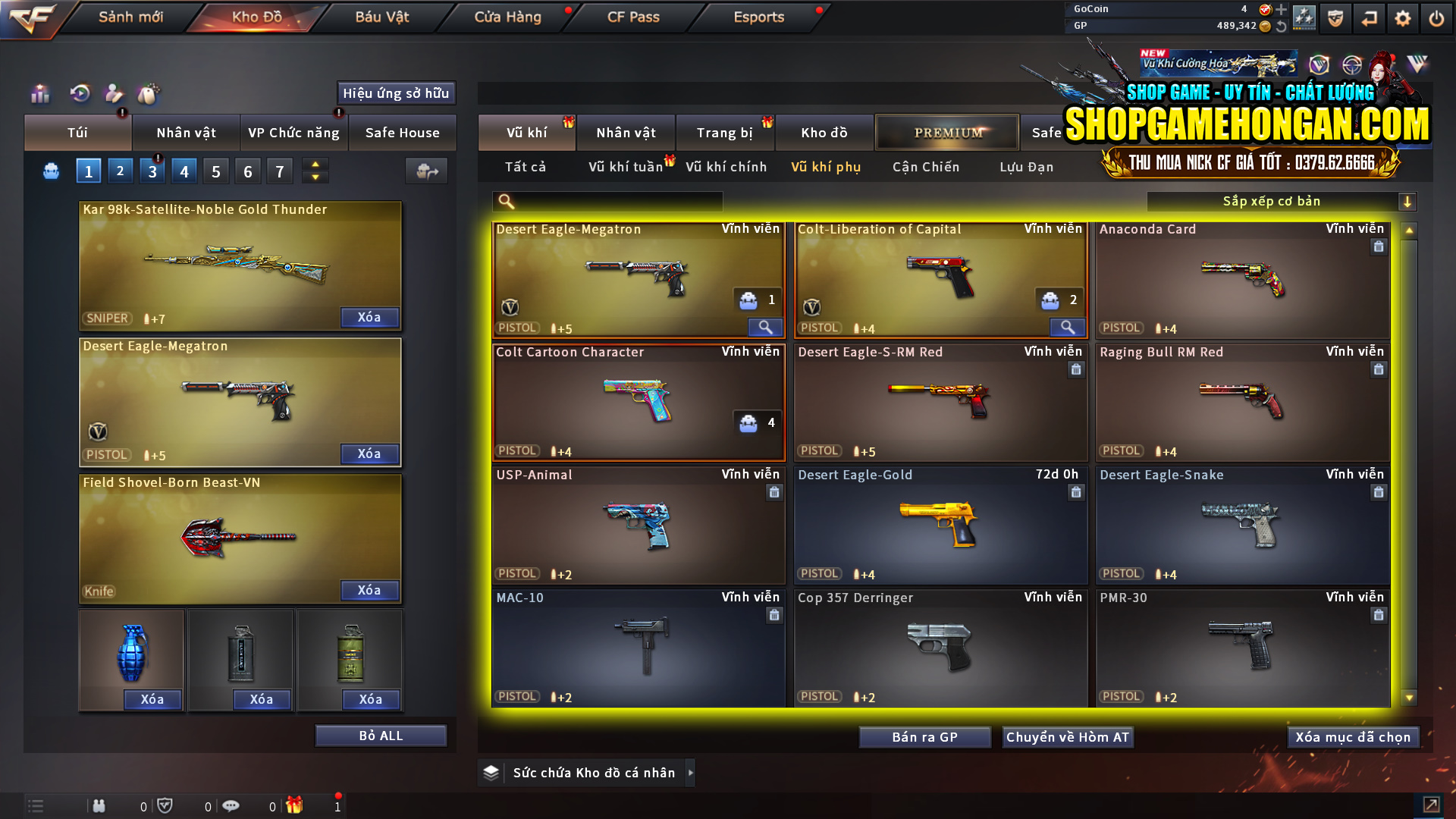The image size is (1456, 819).
Task: Open the ranking bar-chart icon above Túi tab
Action: [x=39, y=94]
